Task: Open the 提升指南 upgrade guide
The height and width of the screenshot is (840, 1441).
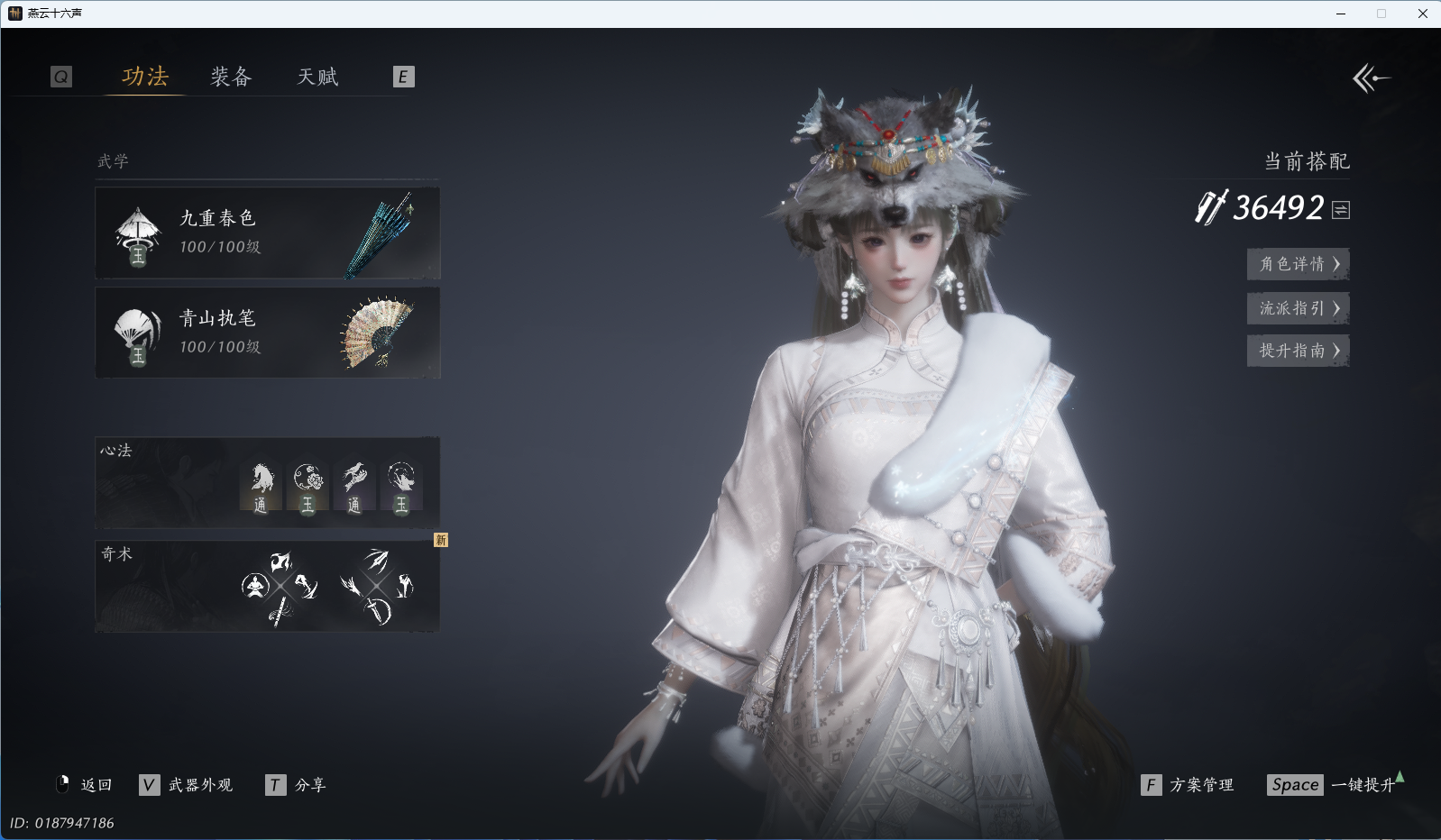Action: click(x=1298, y=351)
